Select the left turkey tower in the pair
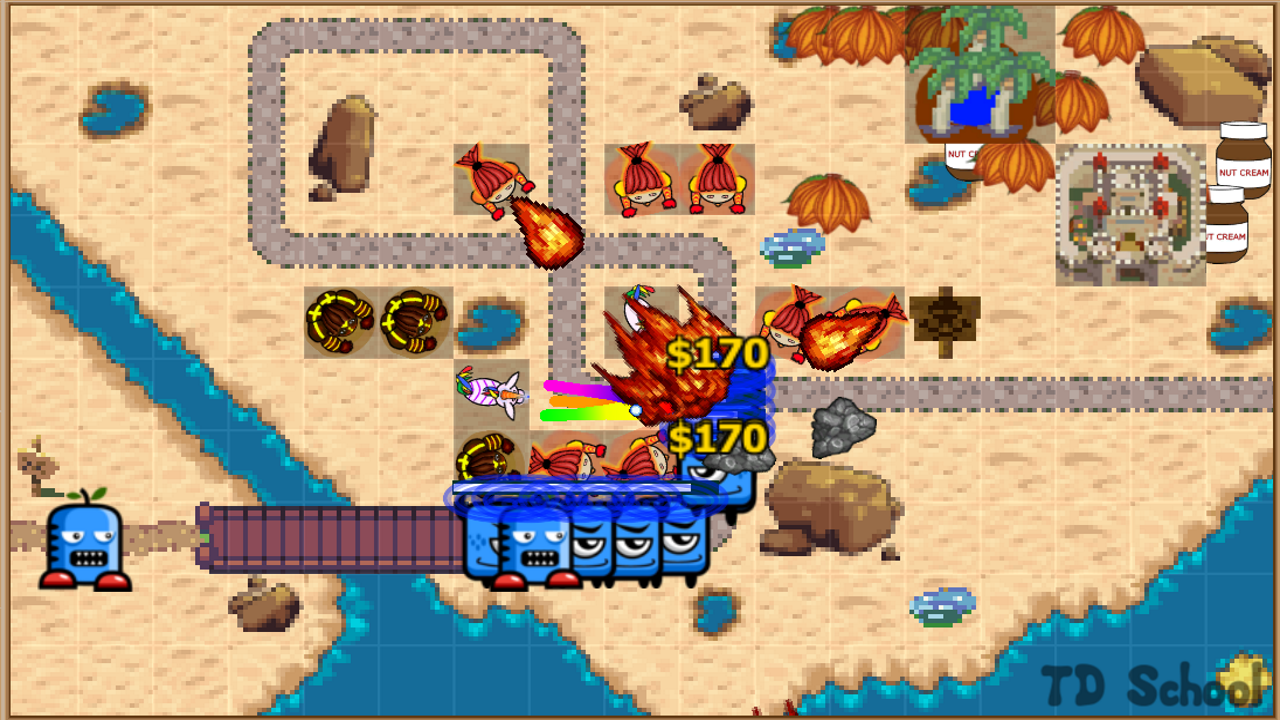 click(x=337, y=320)
